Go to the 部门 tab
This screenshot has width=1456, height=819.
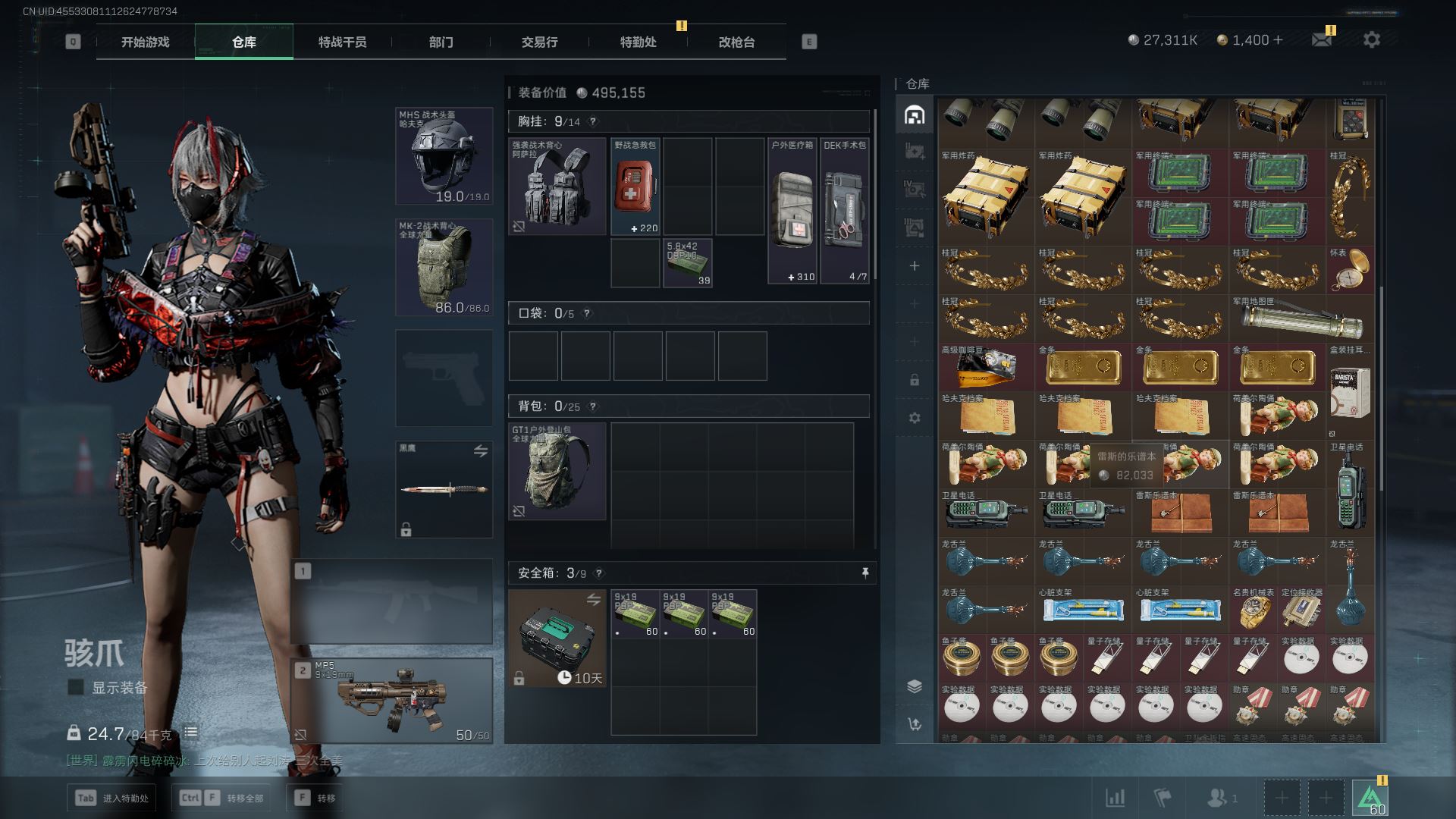click(x=441, y=42)
